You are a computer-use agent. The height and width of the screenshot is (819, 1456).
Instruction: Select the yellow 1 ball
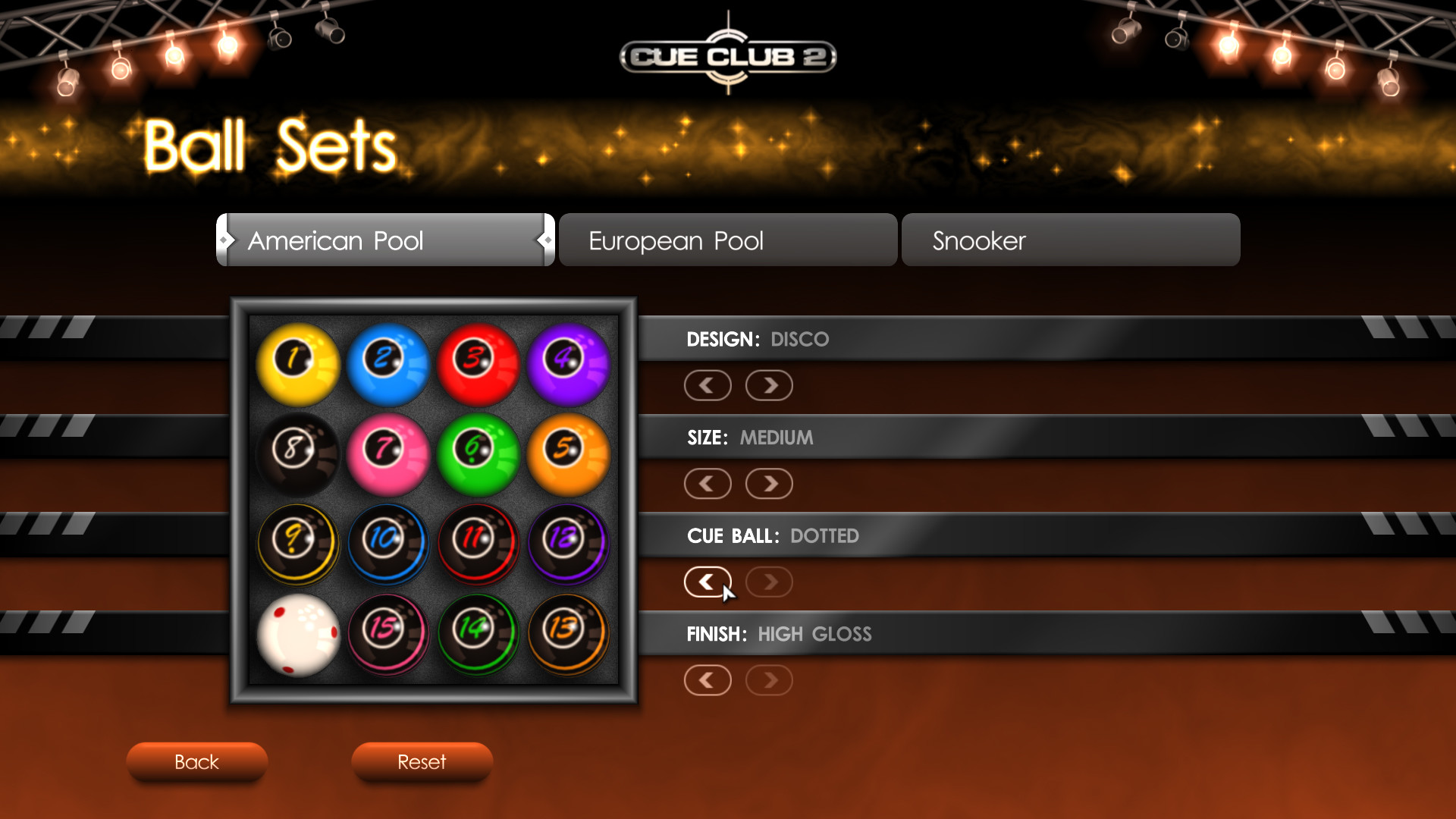(x=297, y=363)
